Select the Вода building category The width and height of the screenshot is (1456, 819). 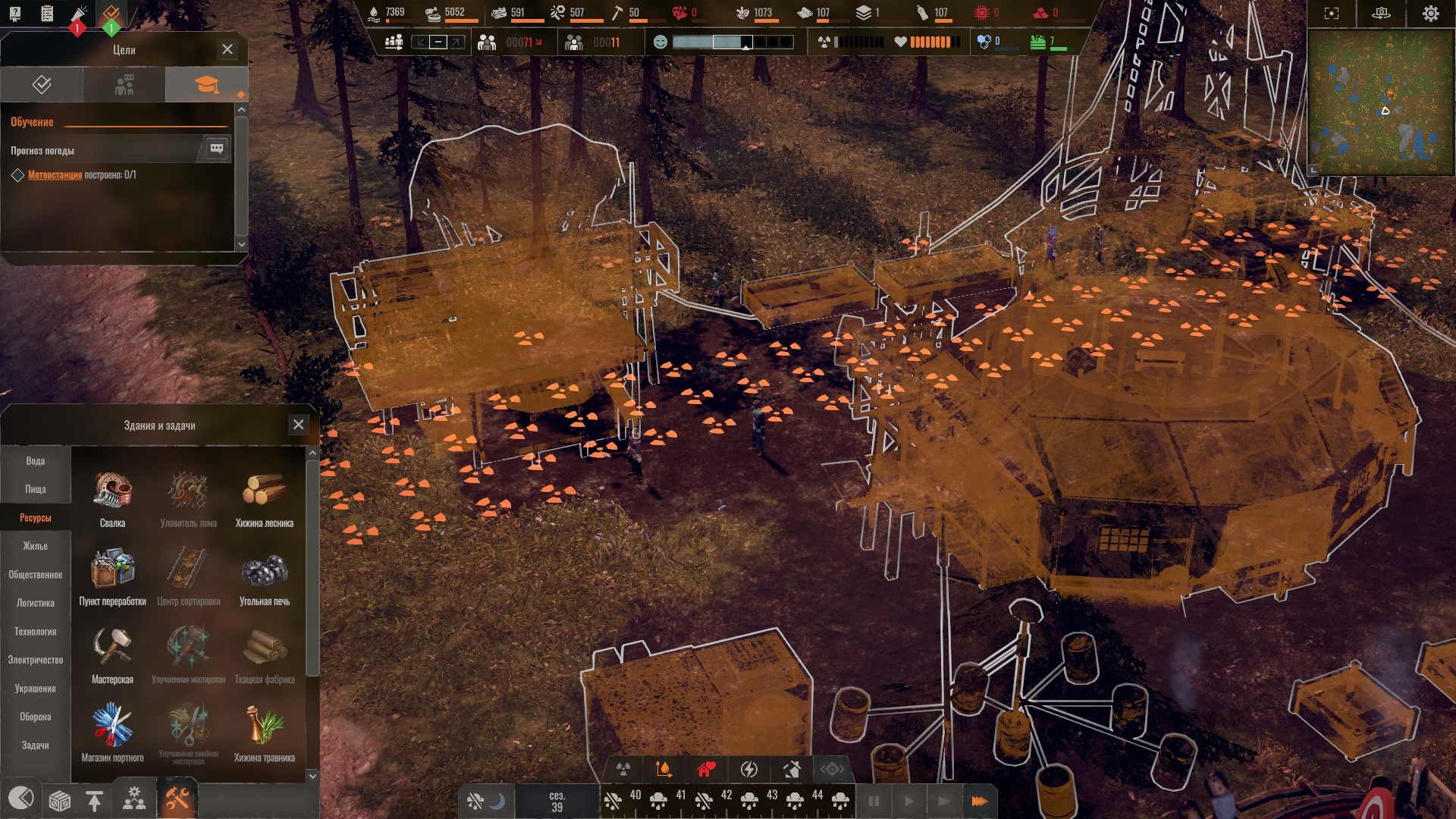(36, 461)
